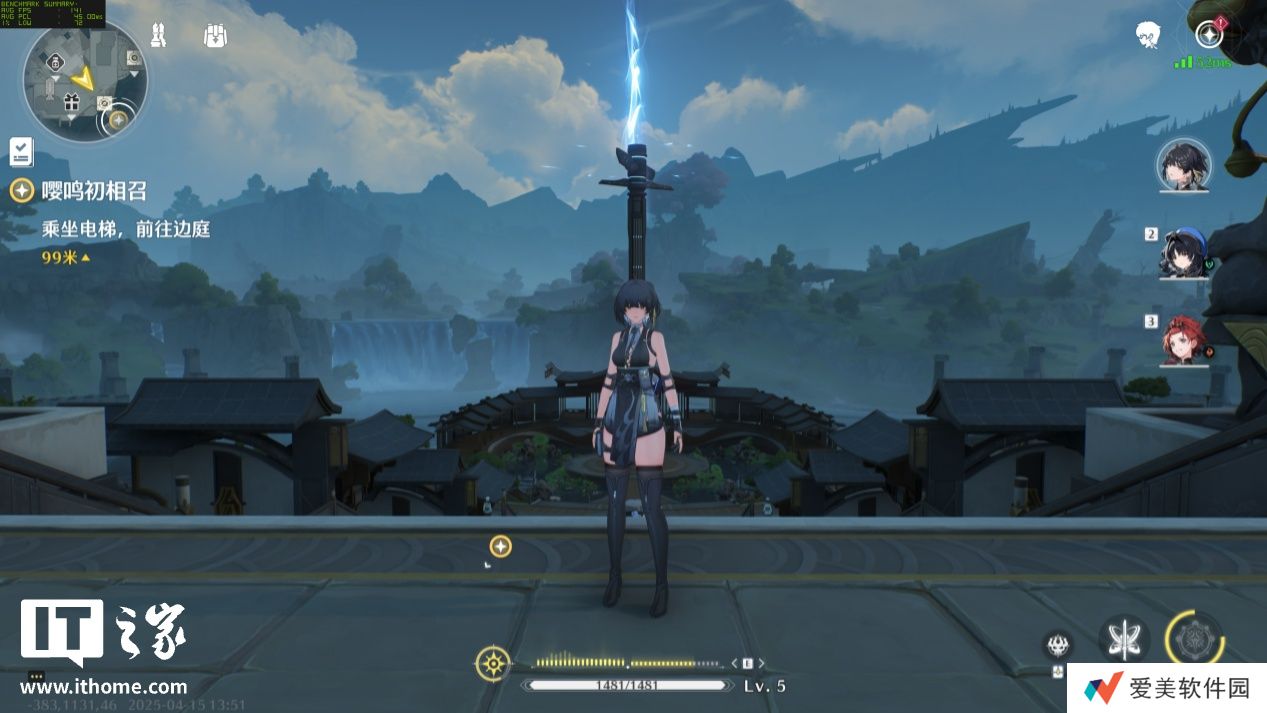The height and width of the screenshot is (713, 1267).
Task: Trigger the ring-gauge resonance liberation ability
Action: click(x=1193, y=638)
